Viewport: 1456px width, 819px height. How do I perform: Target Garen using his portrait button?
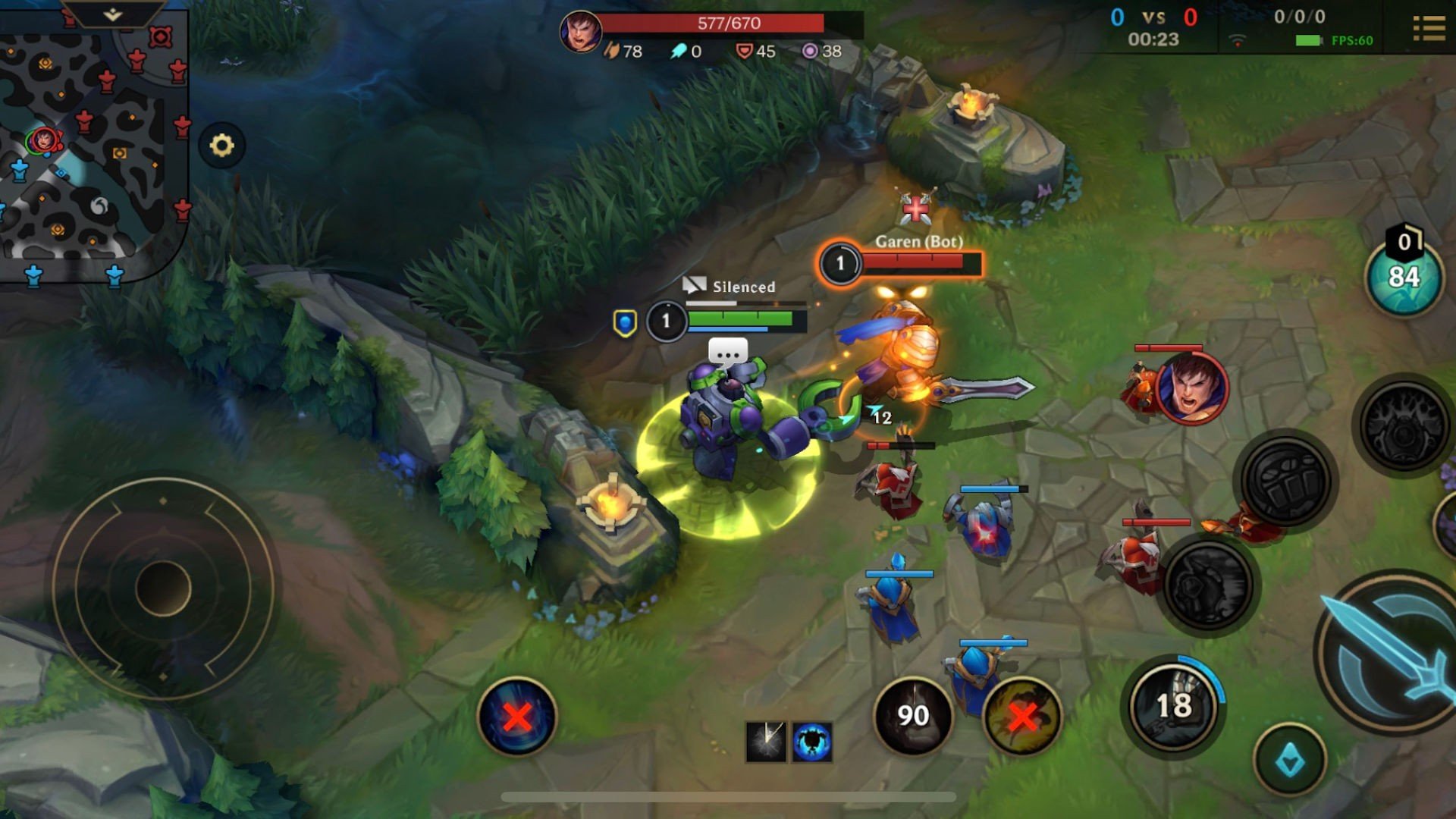1191,388
